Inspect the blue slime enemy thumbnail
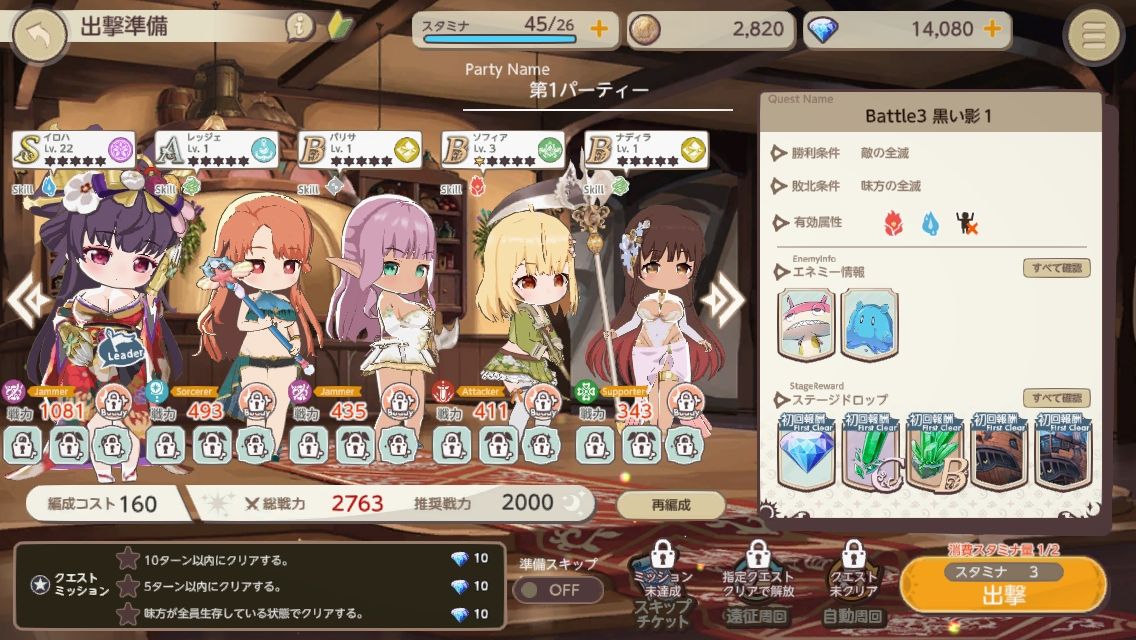The width and height of the screenshot is (1136, 640). 870,324
